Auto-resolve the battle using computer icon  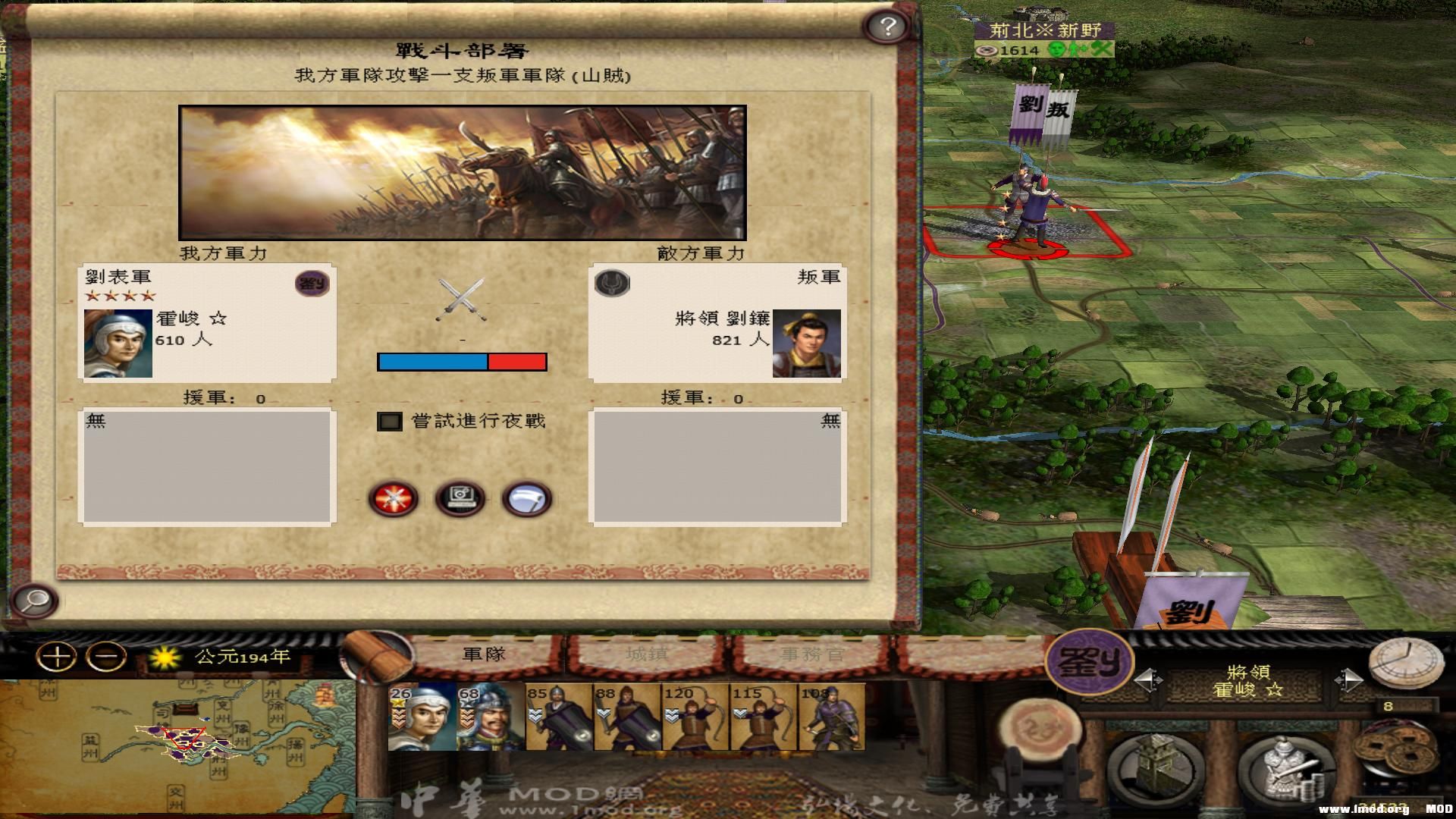[461, 497]
